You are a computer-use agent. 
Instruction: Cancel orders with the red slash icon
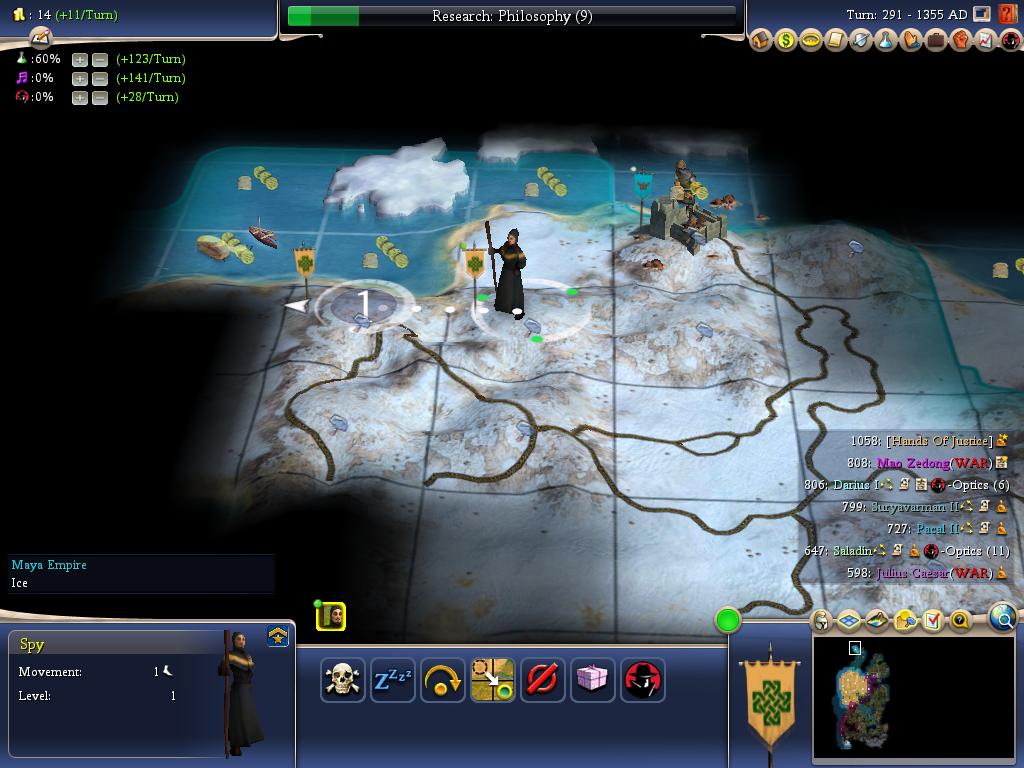coord(542,681)
